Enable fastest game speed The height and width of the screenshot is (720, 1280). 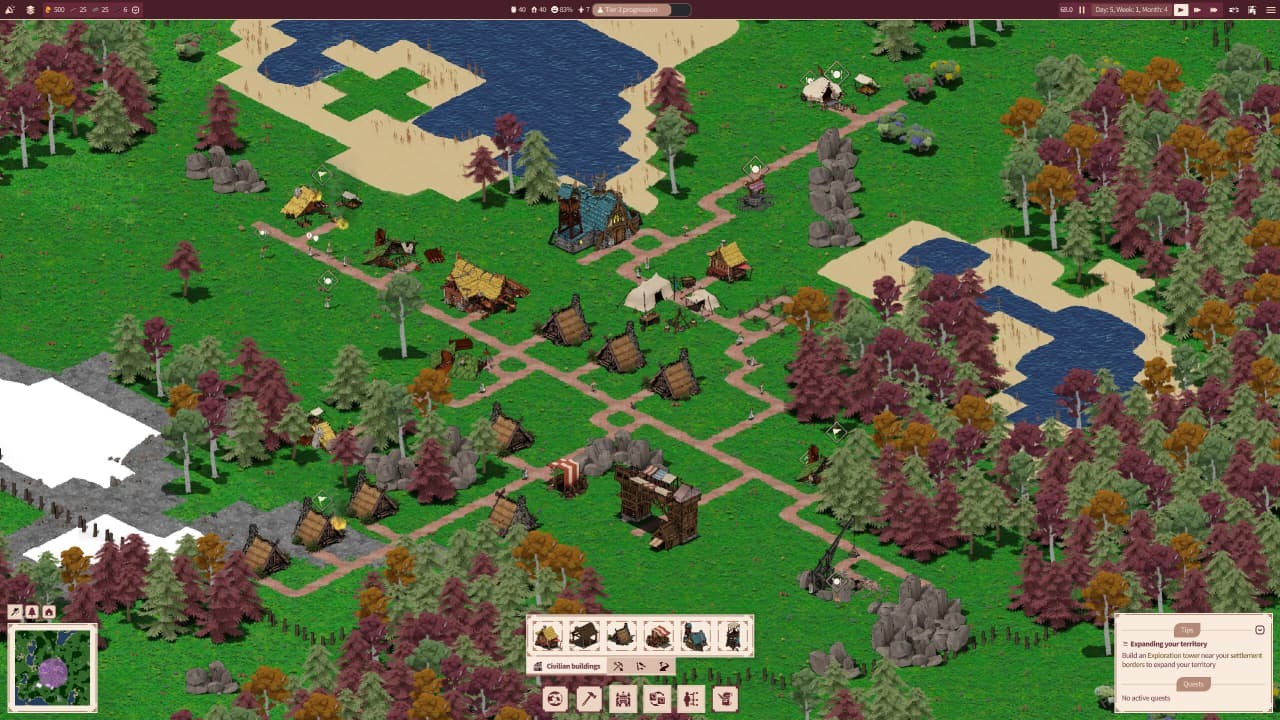[x=1214, y=9]
